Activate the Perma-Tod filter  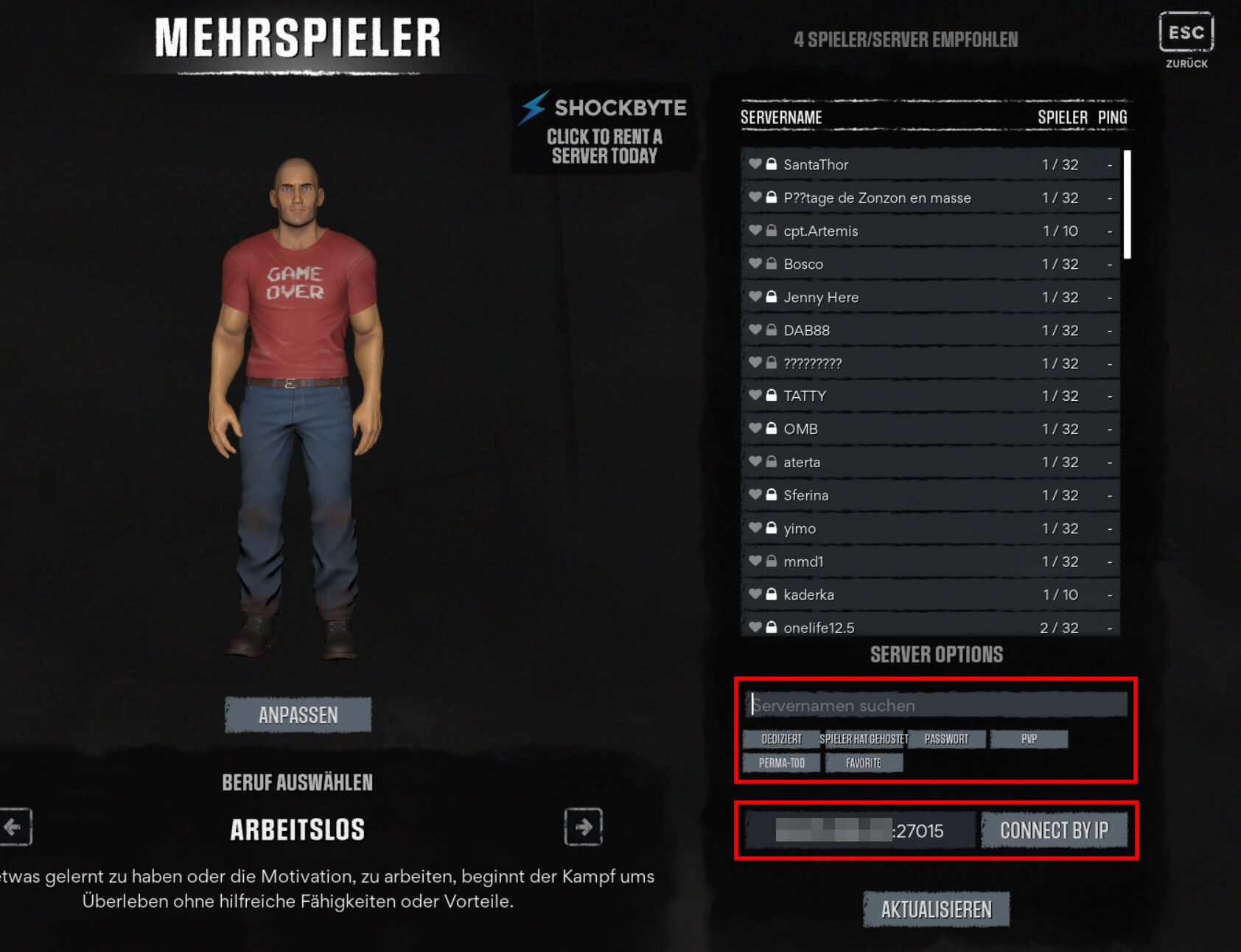coord(781,763)
